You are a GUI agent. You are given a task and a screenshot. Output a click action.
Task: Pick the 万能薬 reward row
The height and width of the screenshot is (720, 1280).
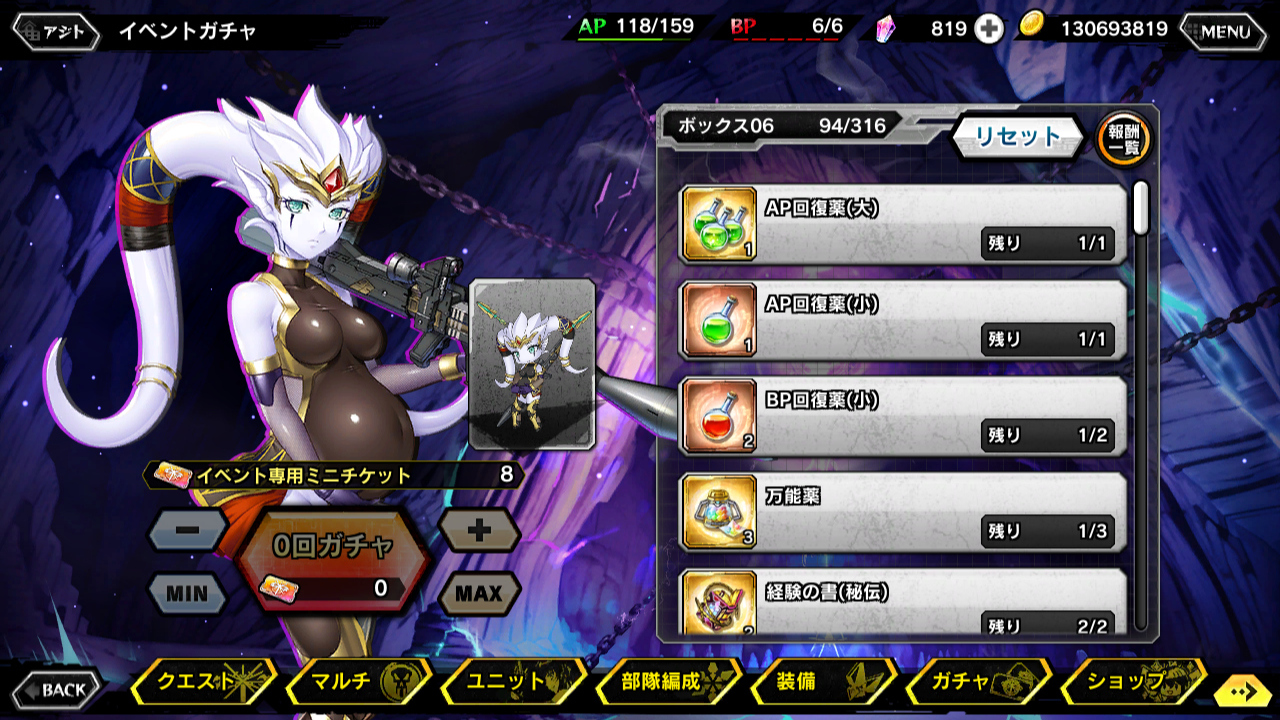[902, 512]
